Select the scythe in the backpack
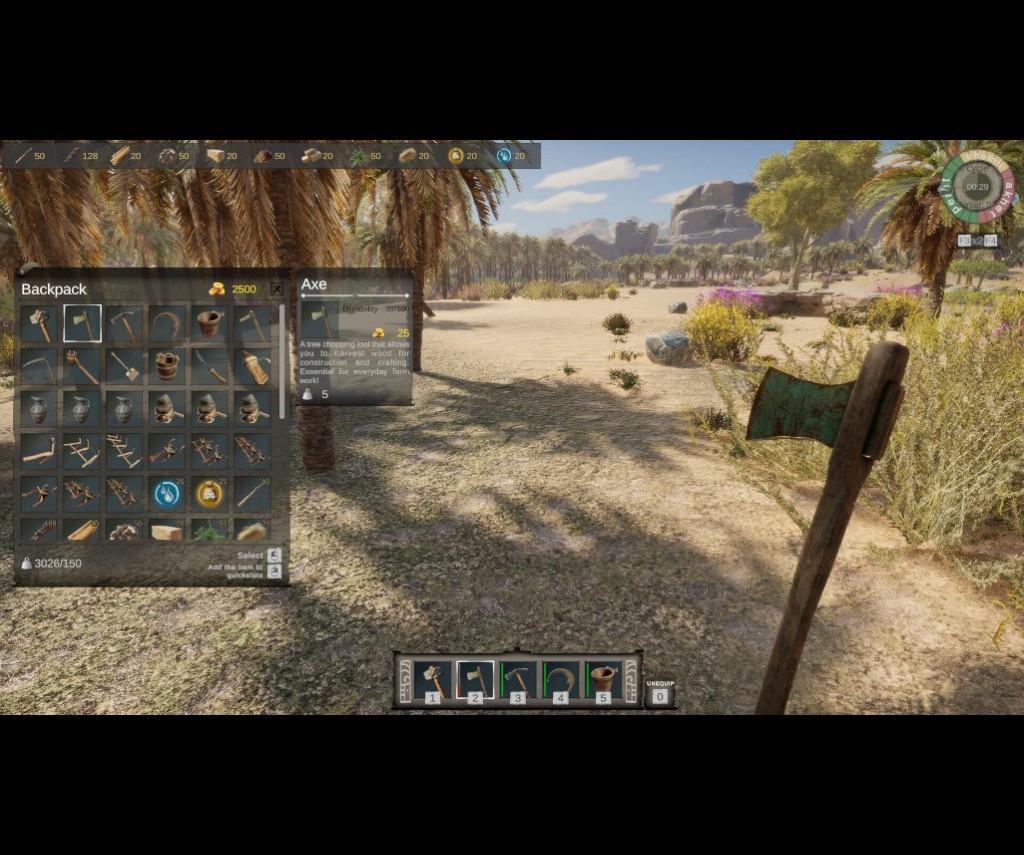This screenshot has height=855, width=1024. click(39, 366)
